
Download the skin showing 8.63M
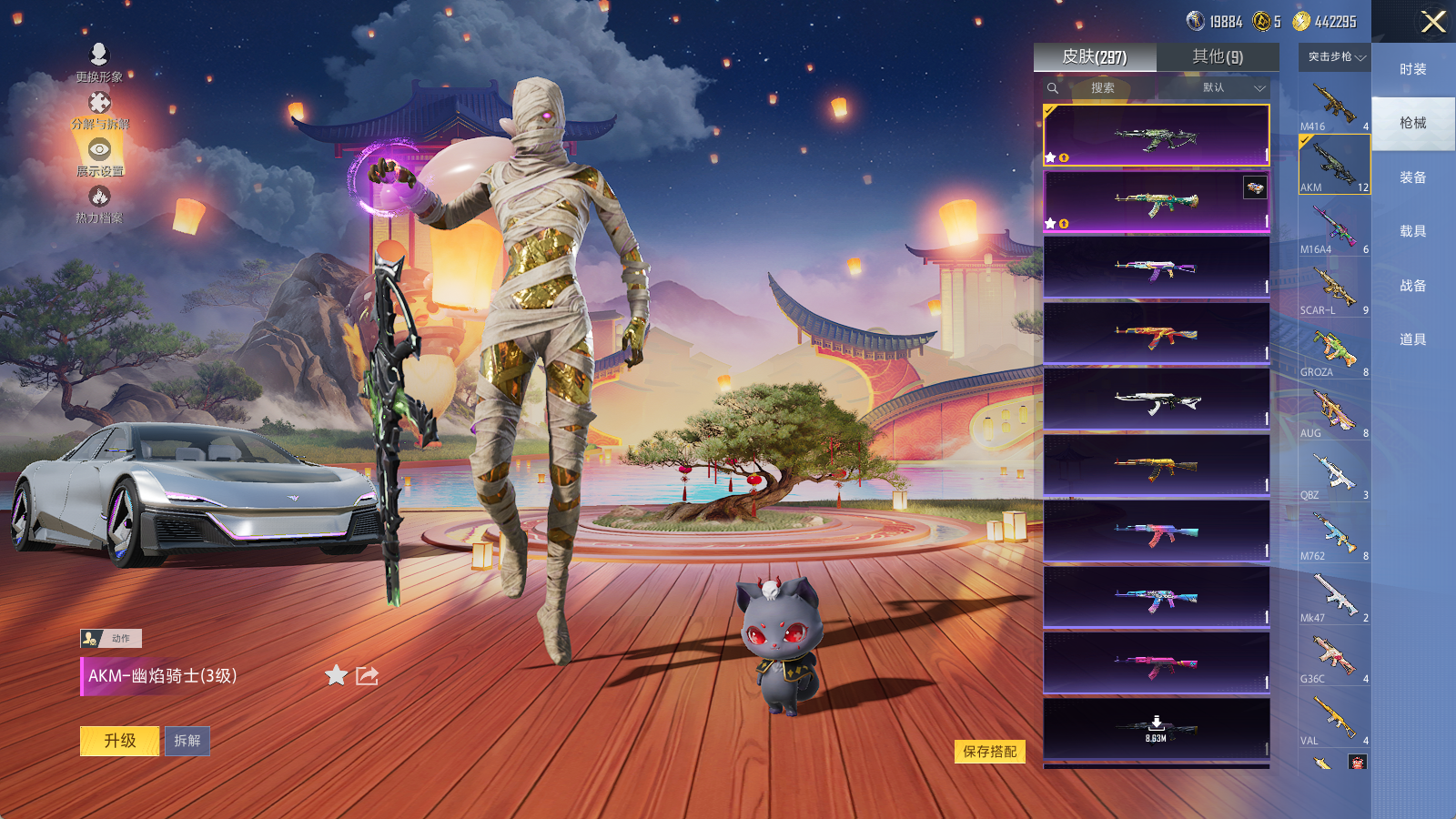[x=1156, y=728]
